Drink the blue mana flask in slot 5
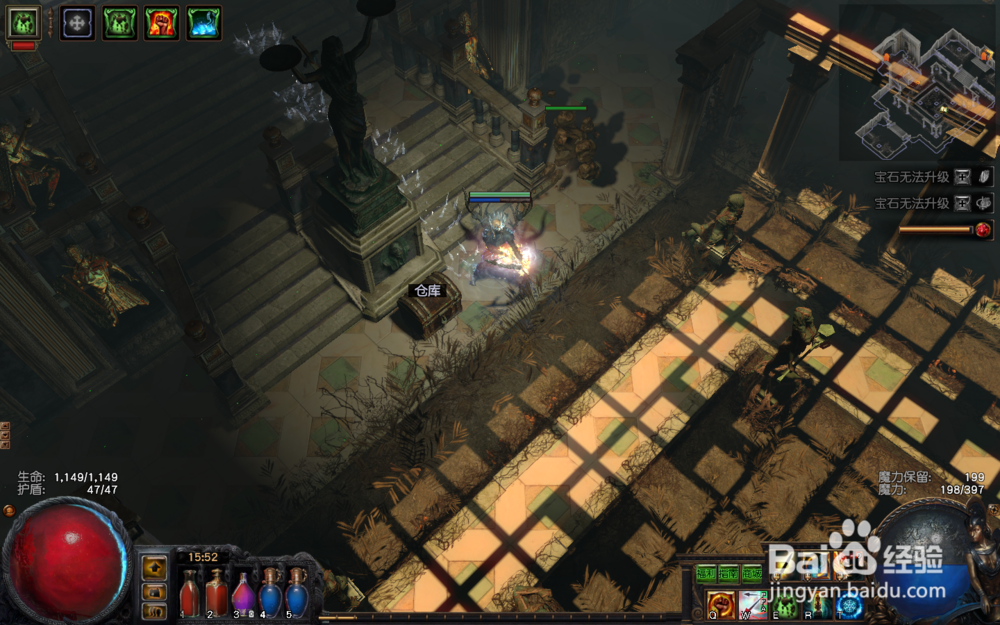The width and height of the screenshot is (1000, 625). tap(297, 592)
